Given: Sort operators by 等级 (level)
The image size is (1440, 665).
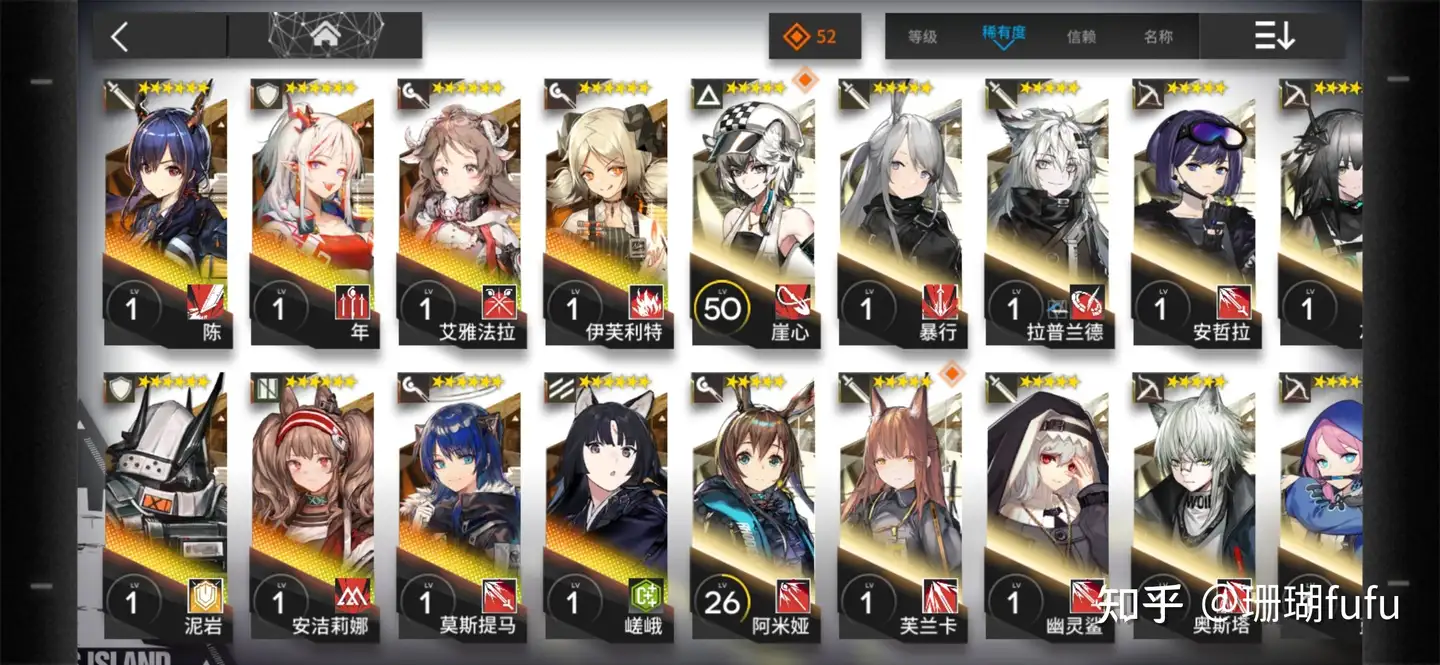Looking at the screenshot, I should pyautogui.click(x=922, y=37).
